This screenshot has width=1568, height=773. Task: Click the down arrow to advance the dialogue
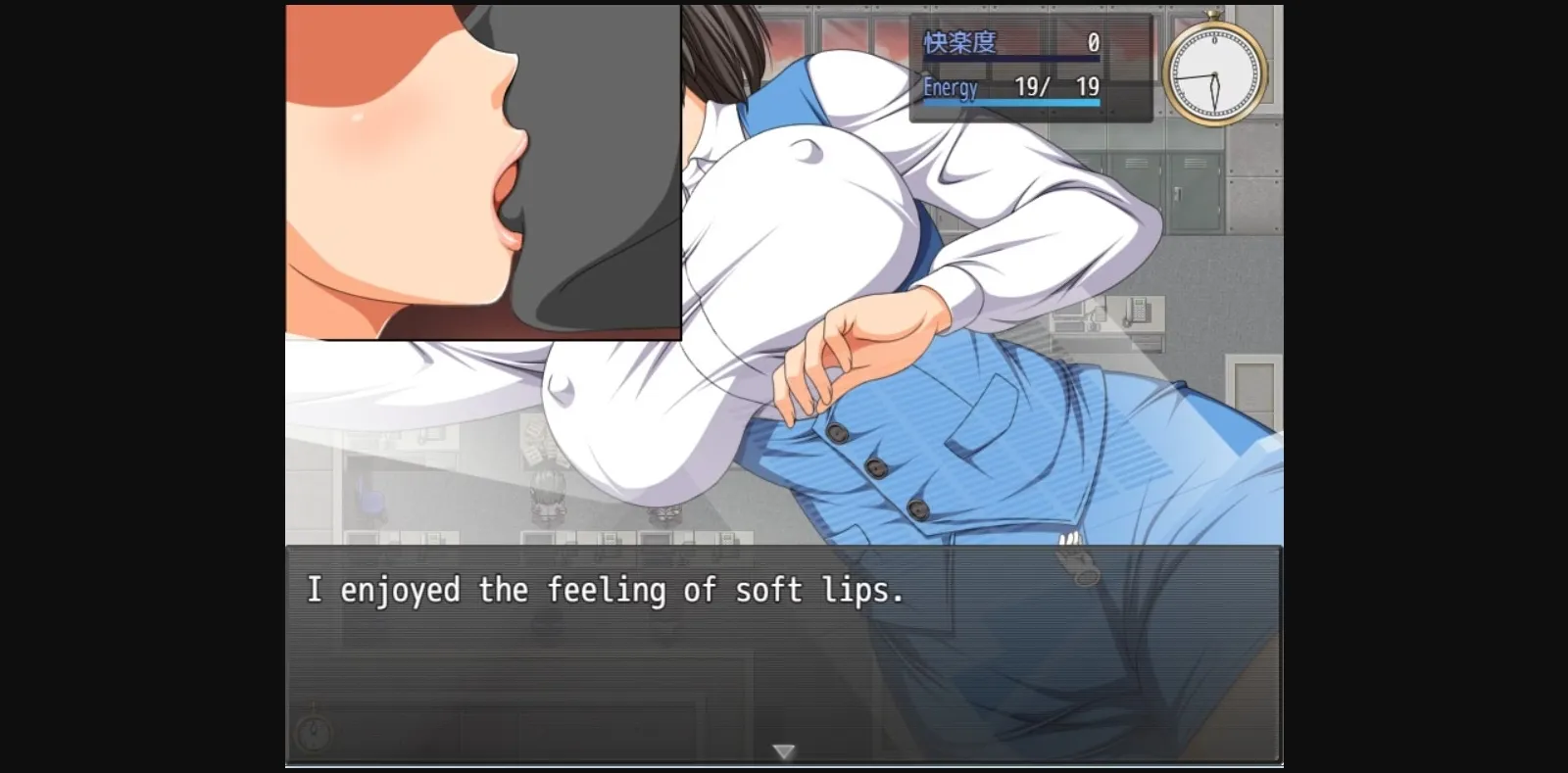tap(784, 752)
